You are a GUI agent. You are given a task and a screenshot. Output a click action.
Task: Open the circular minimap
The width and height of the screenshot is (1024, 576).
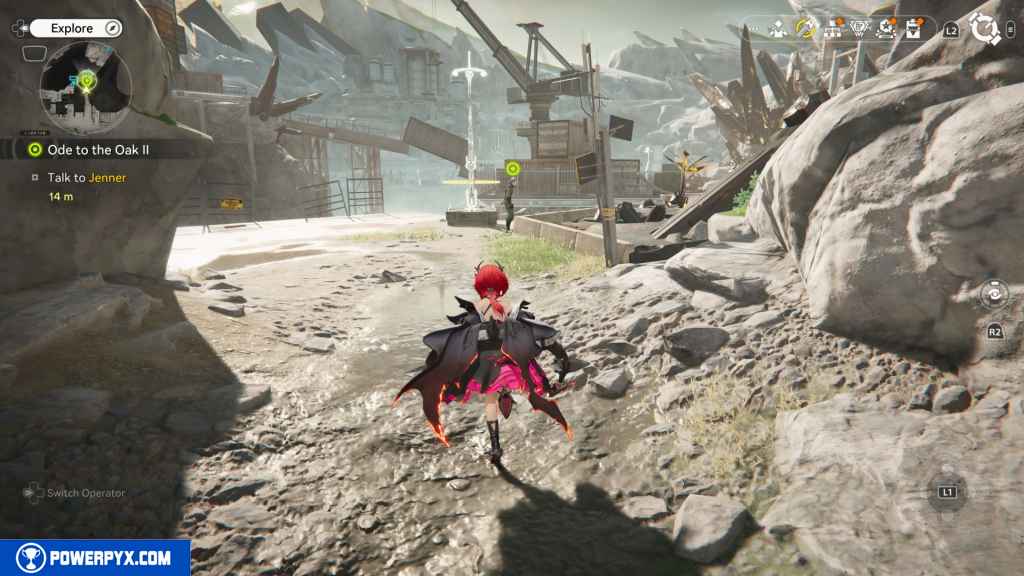pos(85,87)
